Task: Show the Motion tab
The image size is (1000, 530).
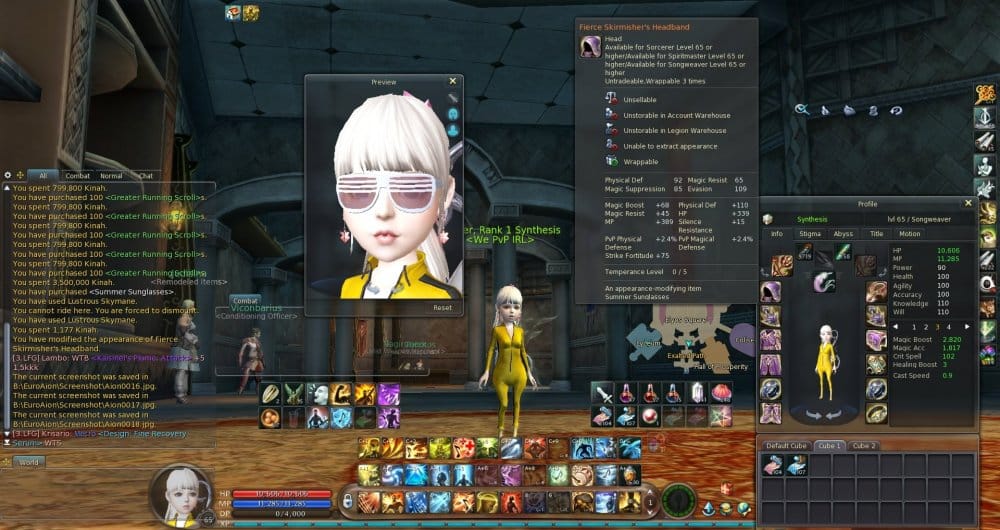Action: tap(909, 234)
